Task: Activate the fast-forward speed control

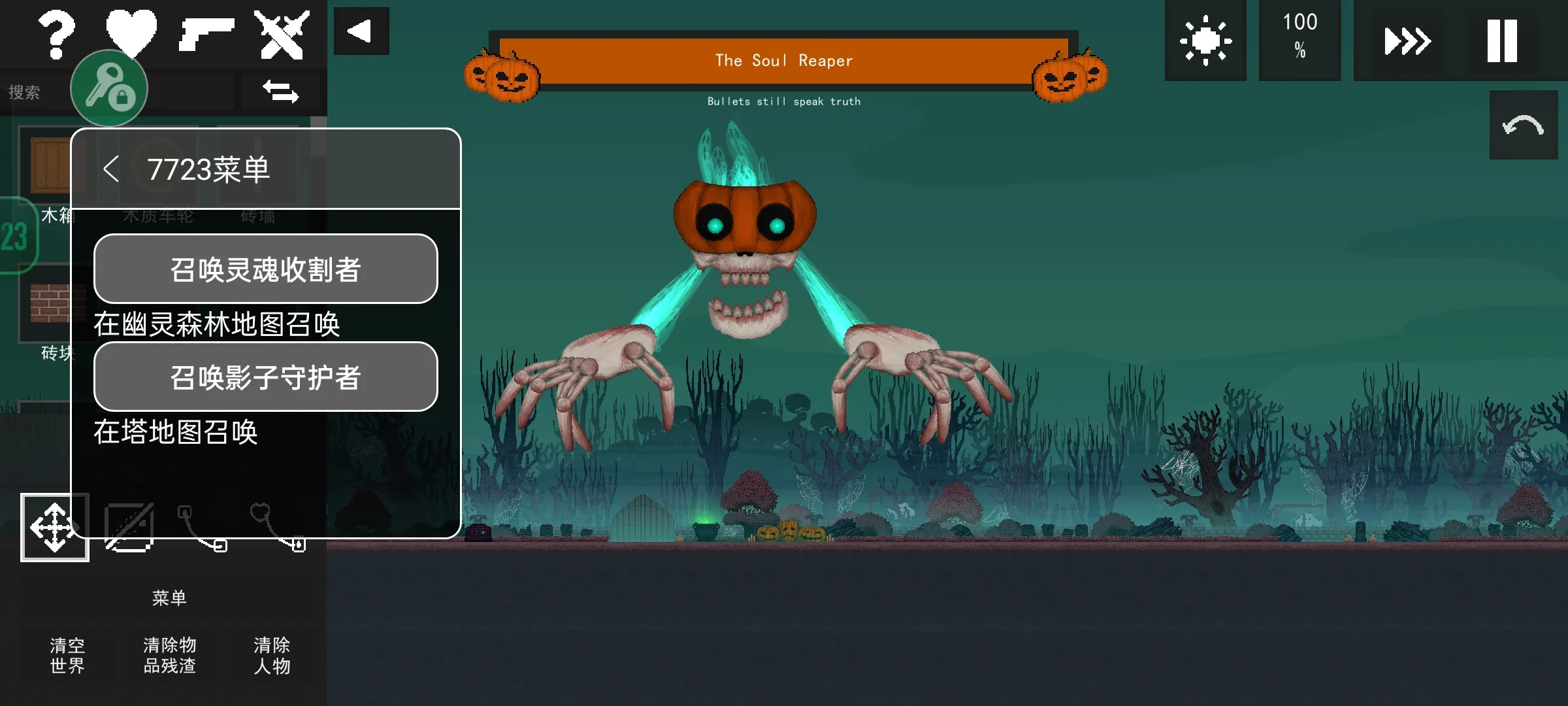Action: 1408,41
